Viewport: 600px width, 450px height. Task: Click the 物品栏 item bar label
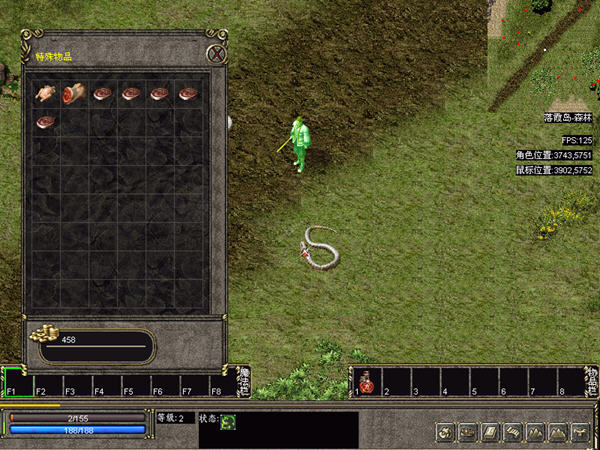pyautogui.click(x=591, y=381)
